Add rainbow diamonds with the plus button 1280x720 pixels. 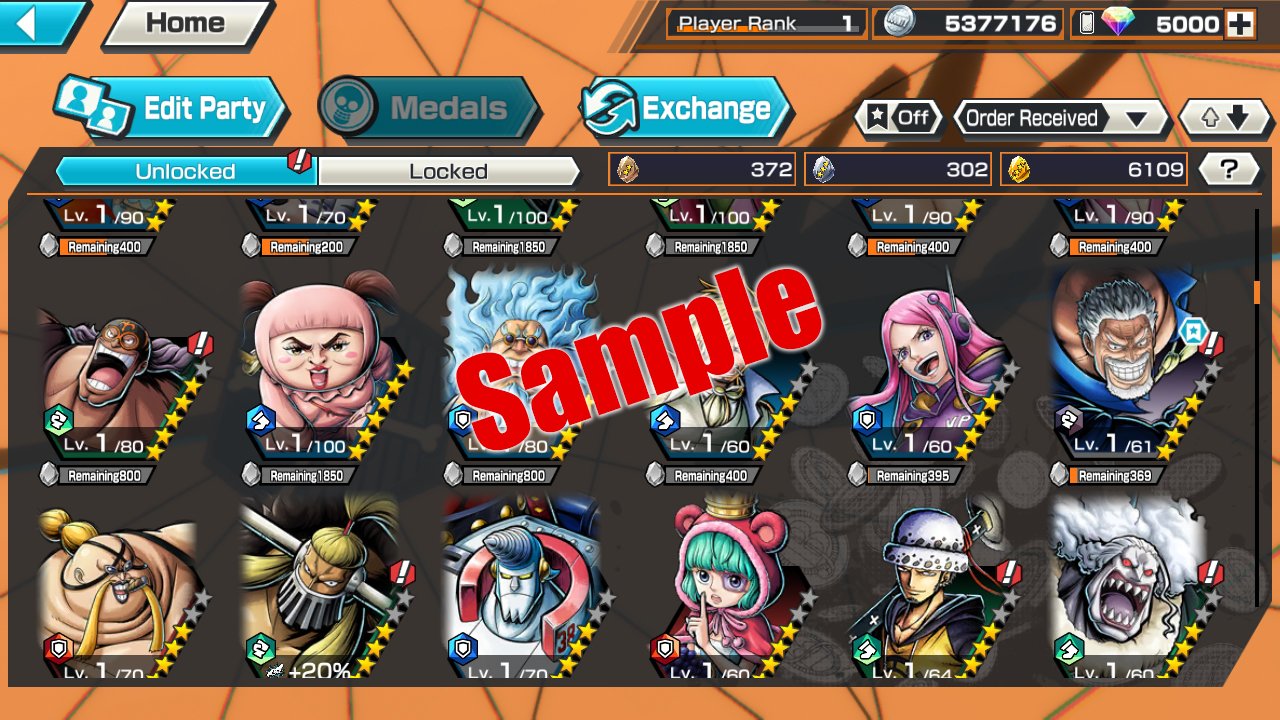(x=1240, y=24)
